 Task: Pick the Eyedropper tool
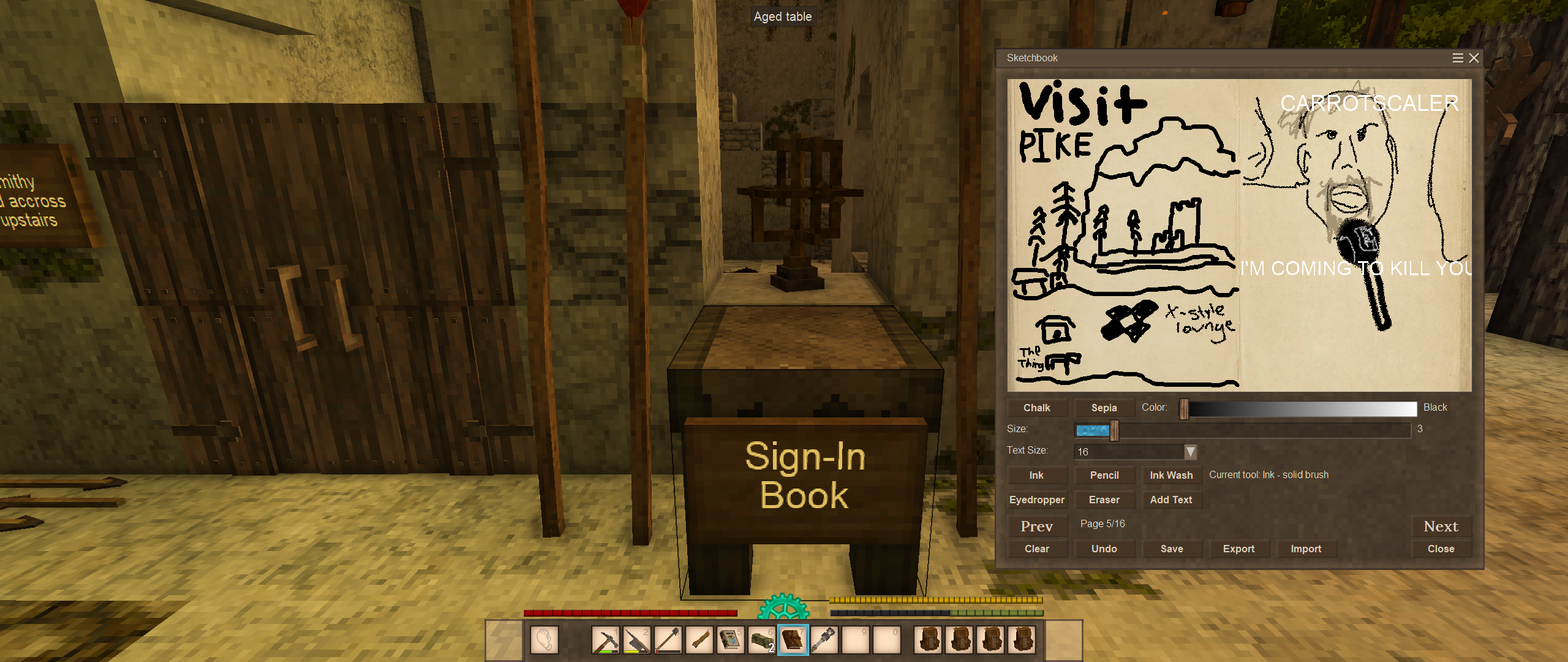tap(1036, 500)
